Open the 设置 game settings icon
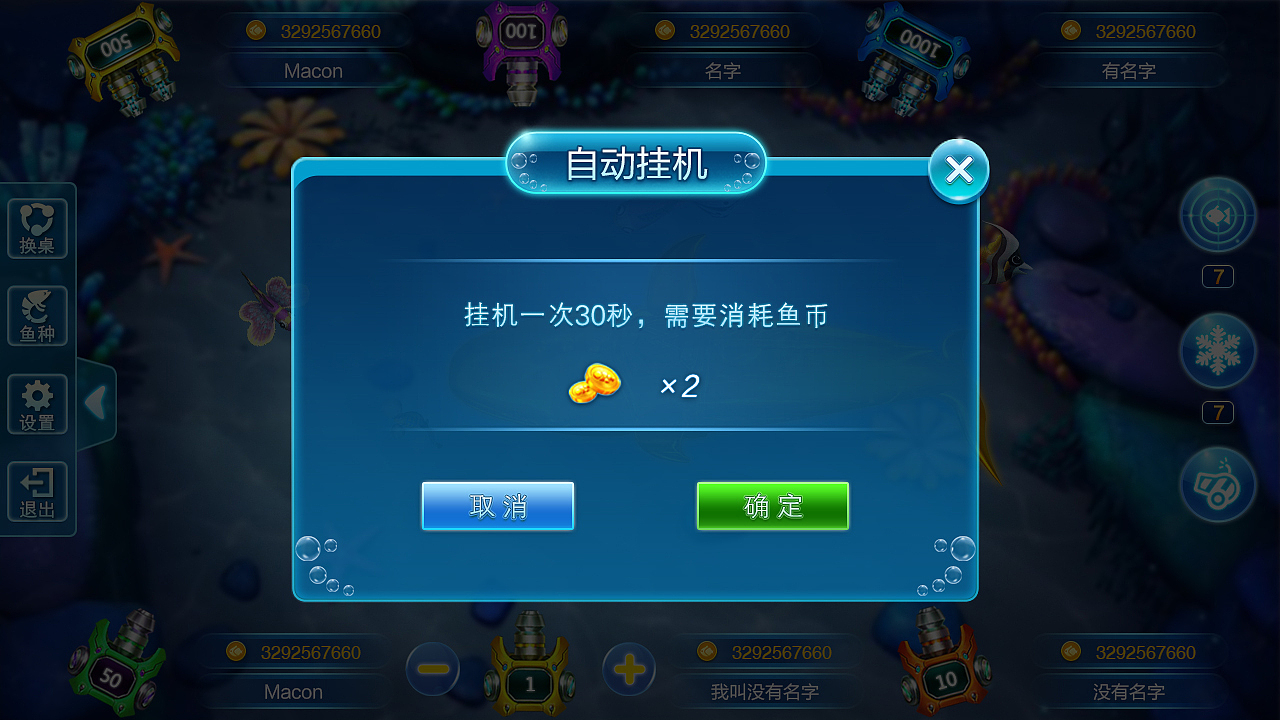1280x720 pixels. (x=37, y=403)
